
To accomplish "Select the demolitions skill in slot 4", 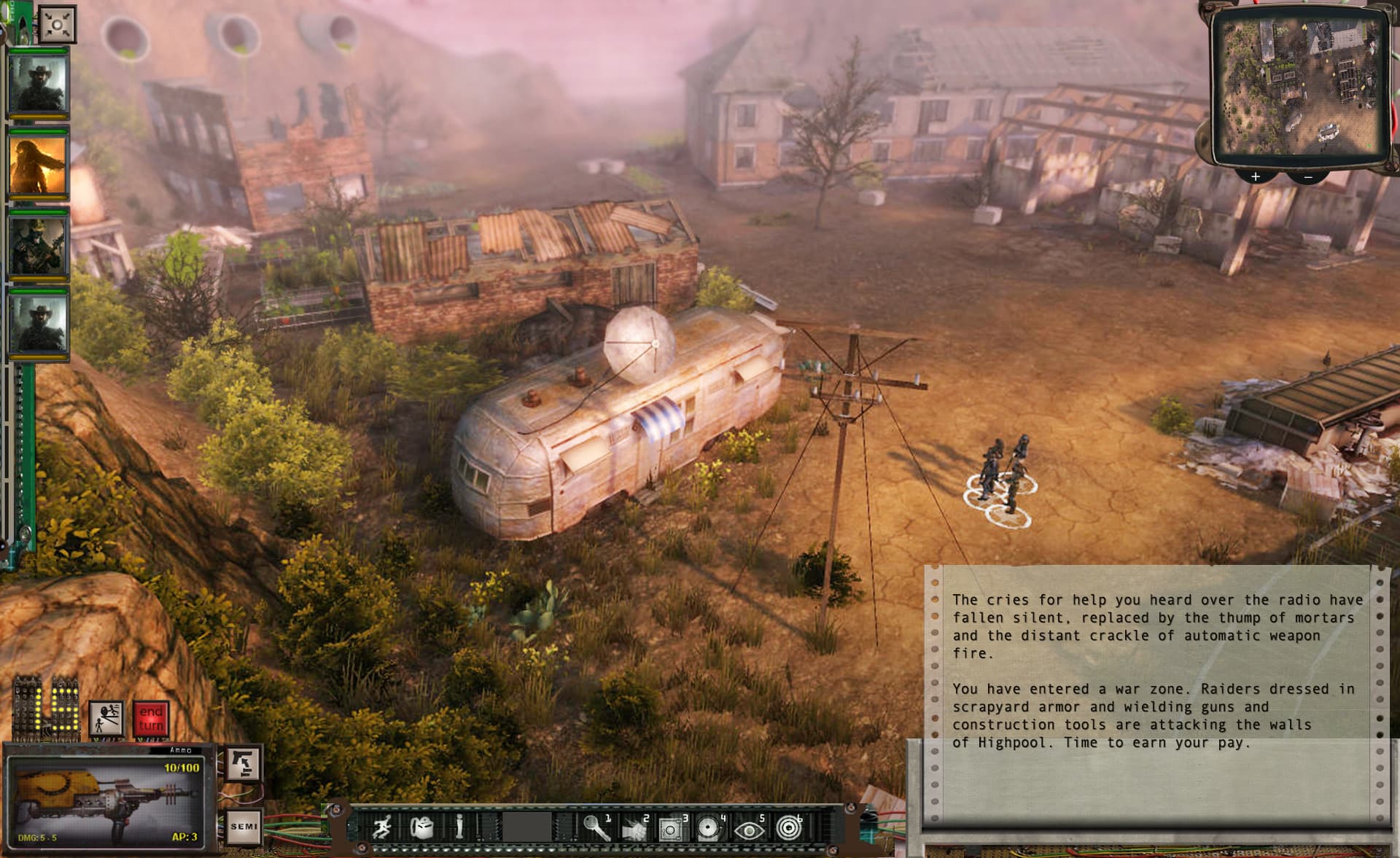I will click(707, 828).
